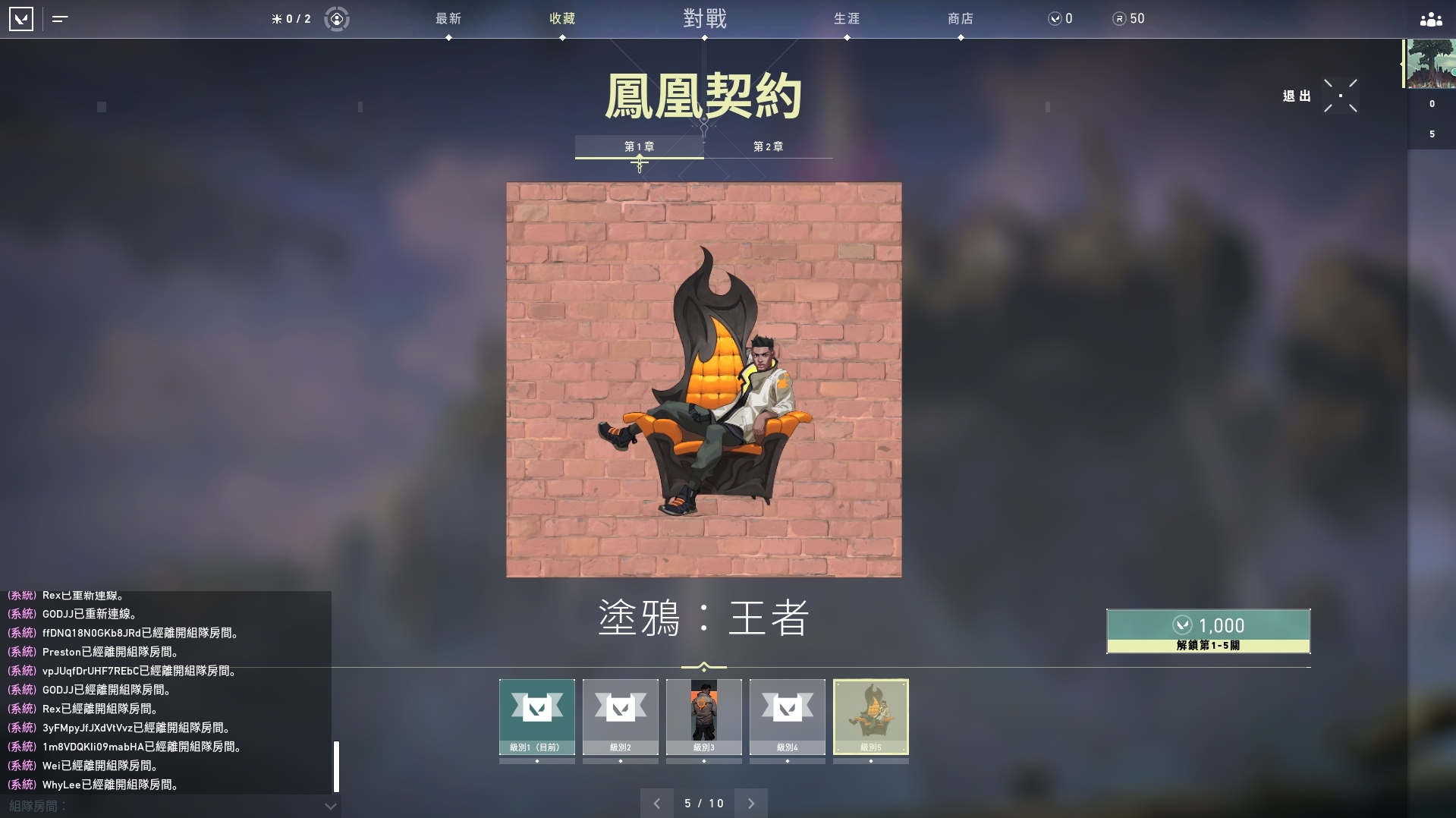Click the daily mission tracker showing 0/2
The width and height of the screenshot is (1456, 818).
[x=291, y=19]
